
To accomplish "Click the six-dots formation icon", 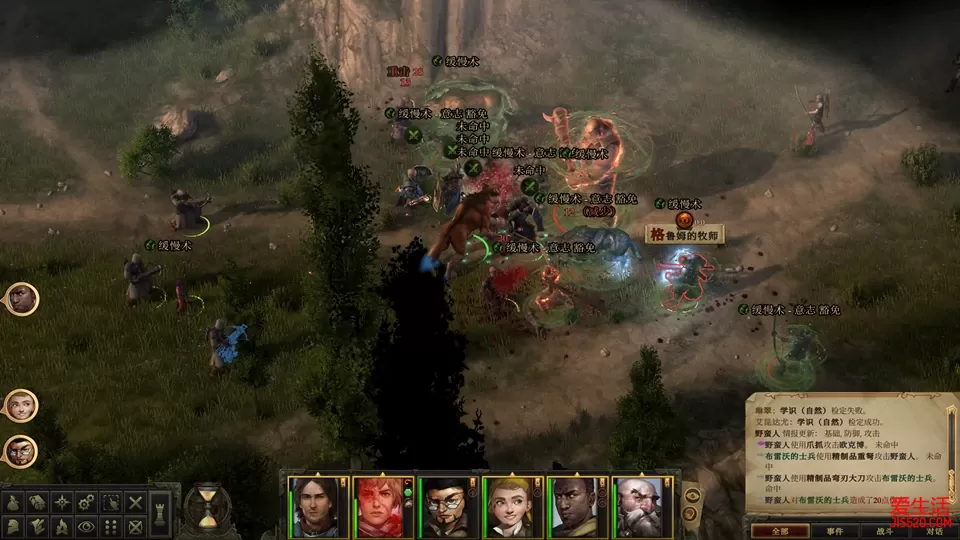I will (111, 525).
